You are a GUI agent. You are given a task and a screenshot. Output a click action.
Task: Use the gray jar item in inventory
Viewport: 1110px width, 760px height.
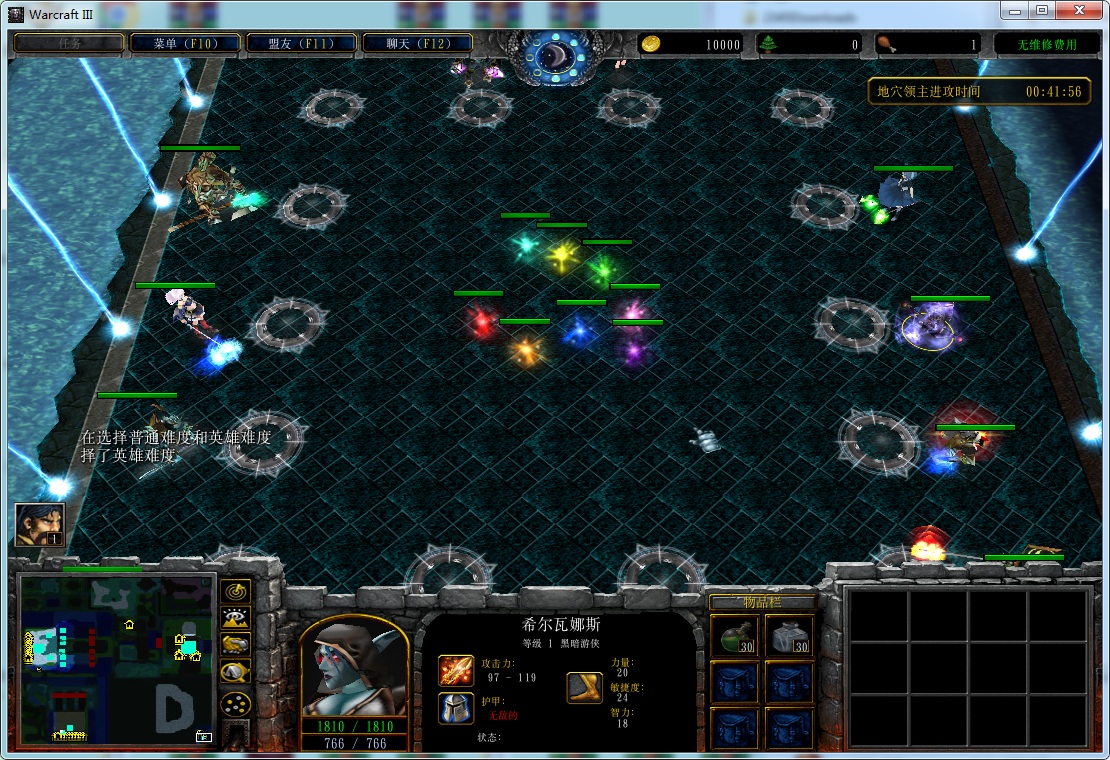click(789, 636)
